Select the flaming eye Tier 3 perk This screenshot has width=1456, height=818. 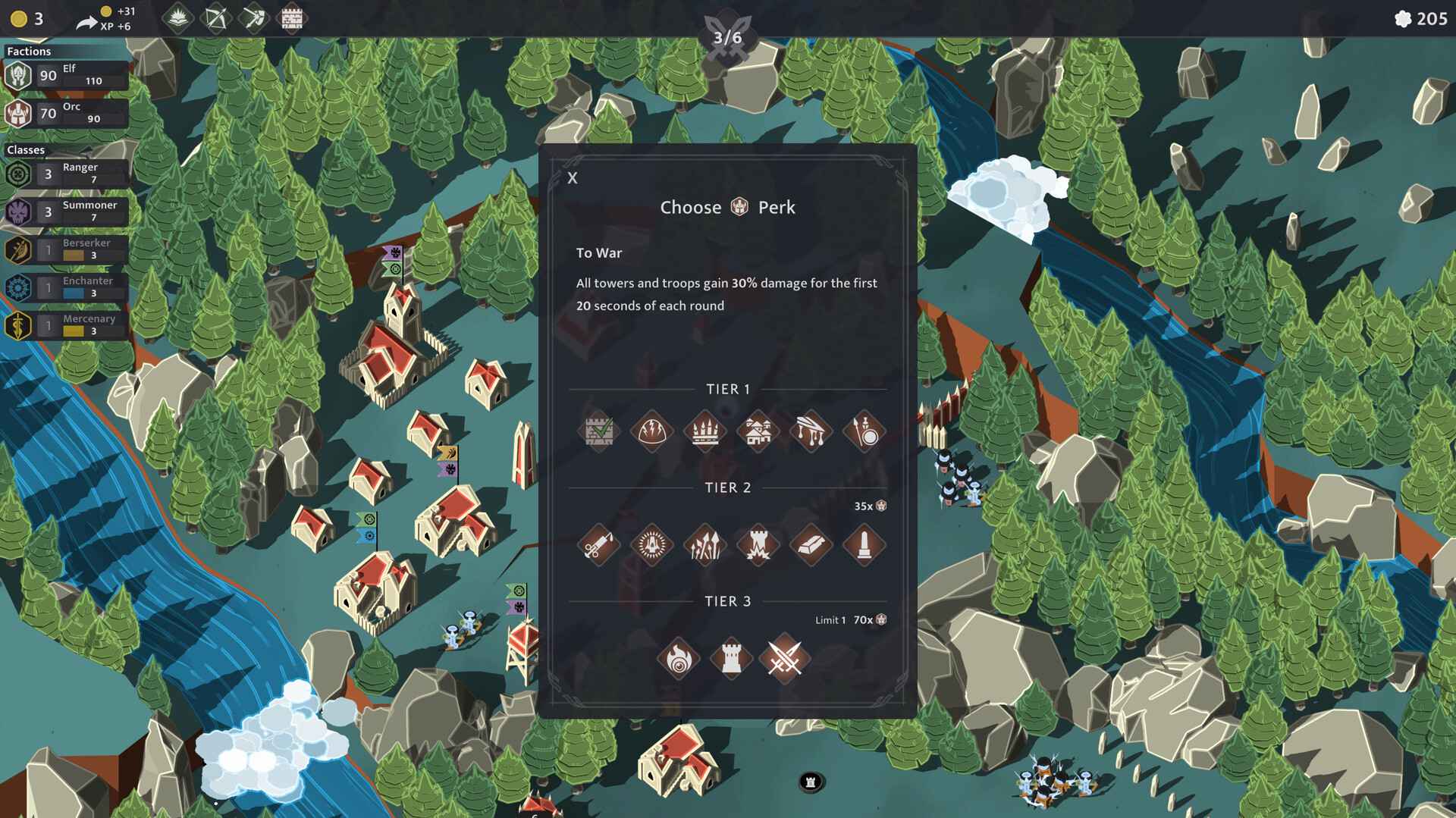(678, 659)
